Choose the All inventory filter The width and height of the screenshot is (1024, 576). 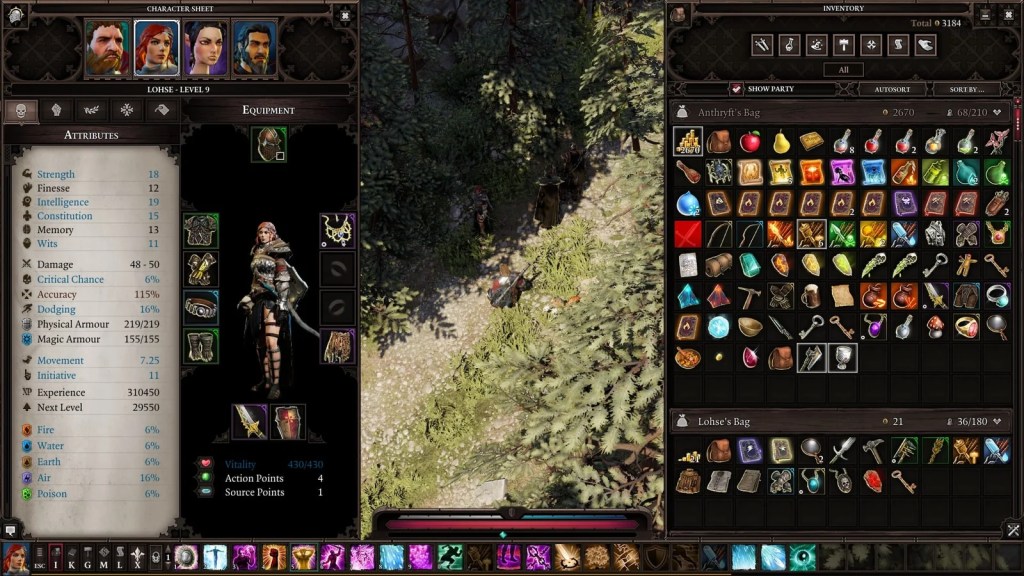click(843, 70)
